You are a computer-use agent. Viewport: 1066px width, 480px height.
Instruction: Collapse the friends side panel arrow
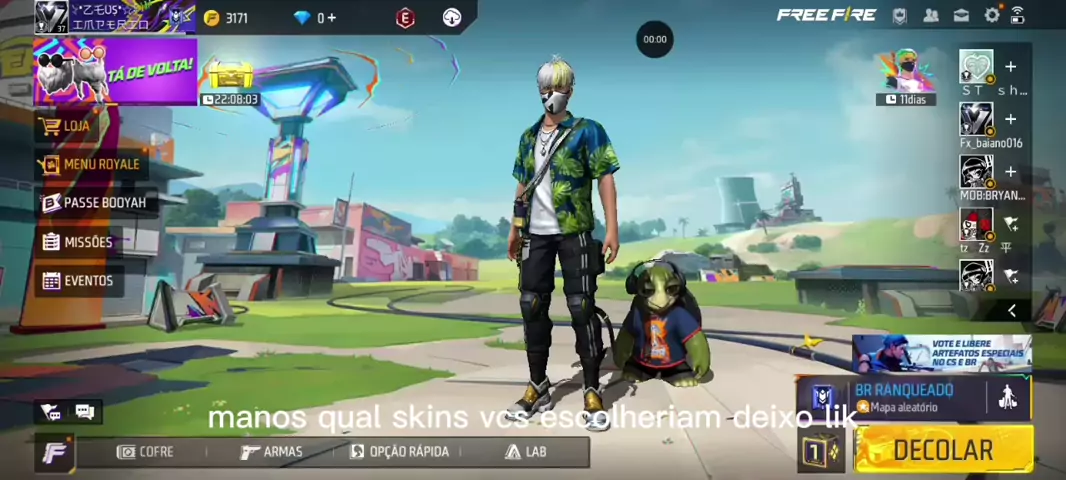pyautogui.click(x=1011, y=311)
